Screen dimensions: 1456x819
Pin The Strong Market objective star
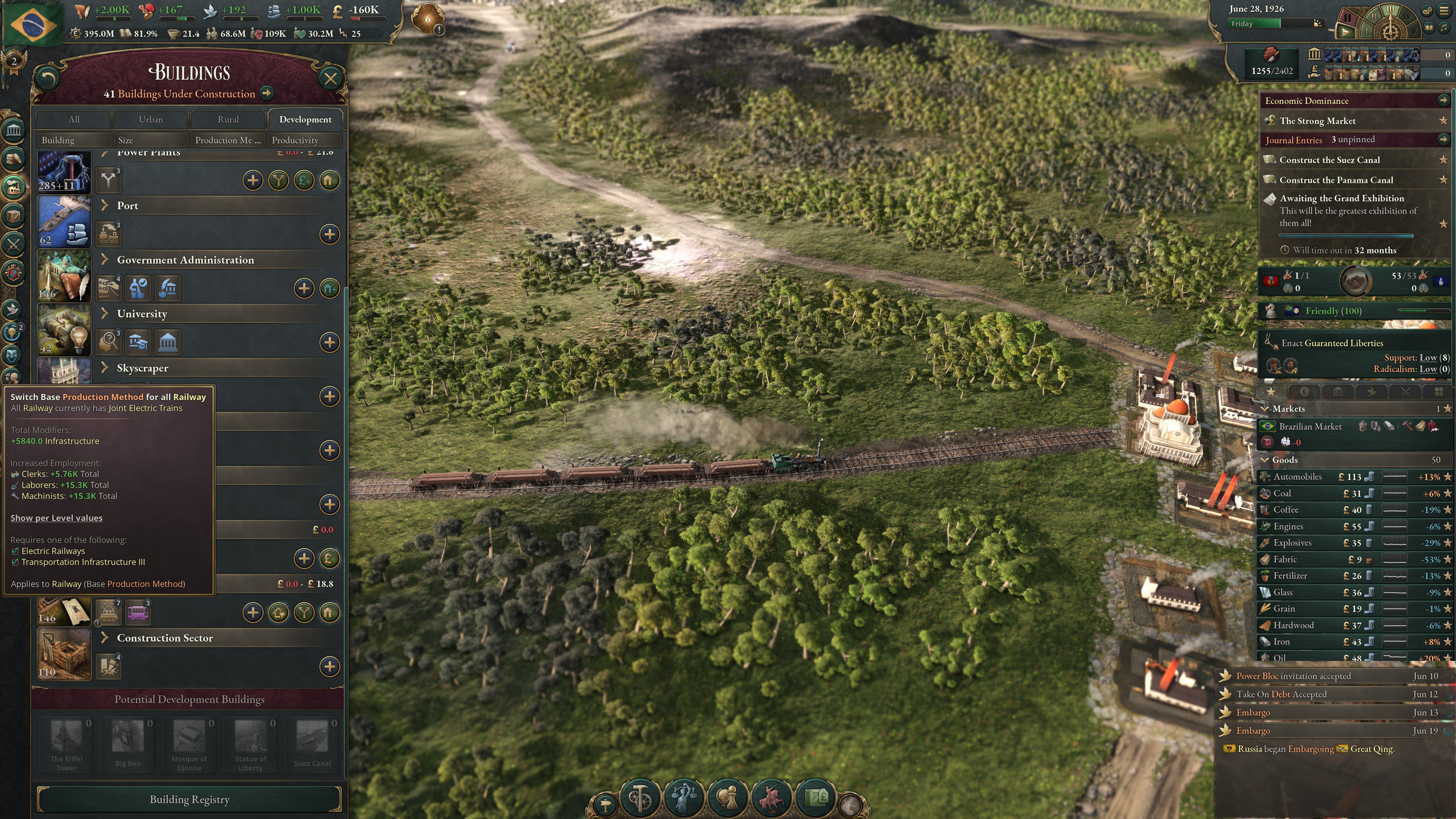tap(1445, 121)
